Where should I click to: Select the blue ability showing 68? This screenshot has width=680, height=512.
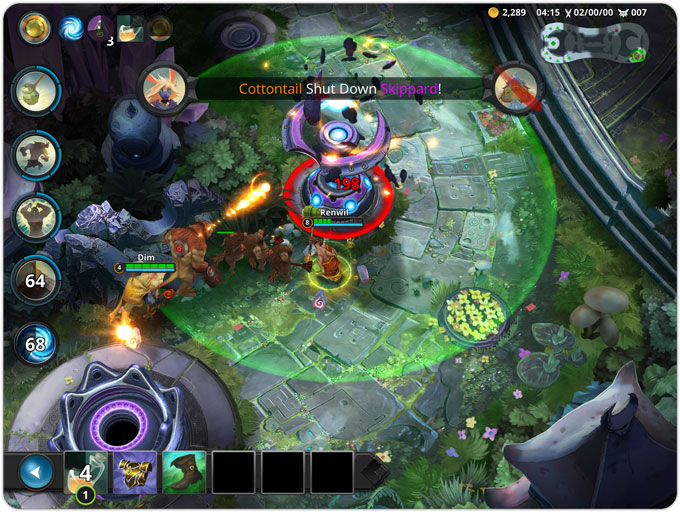(x=35, y=344)
